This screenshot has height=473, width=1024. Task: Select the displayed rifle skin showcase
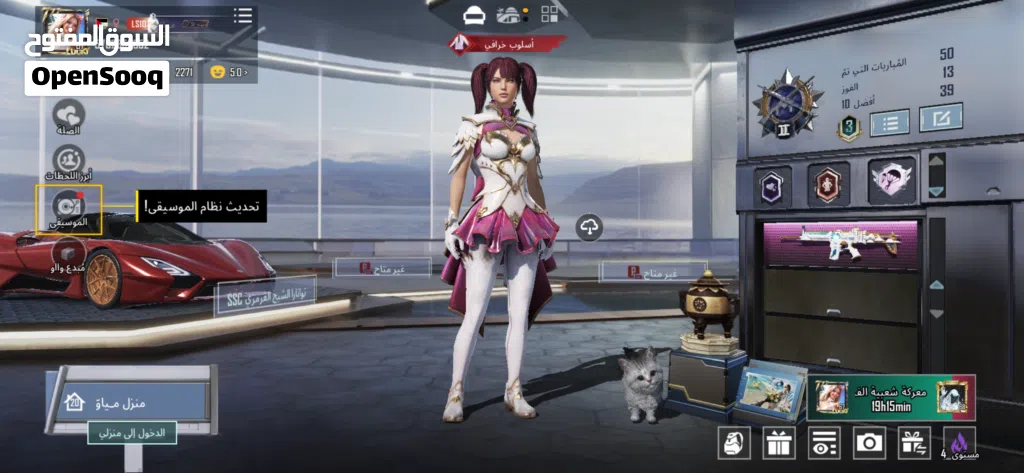click(840, 244)
